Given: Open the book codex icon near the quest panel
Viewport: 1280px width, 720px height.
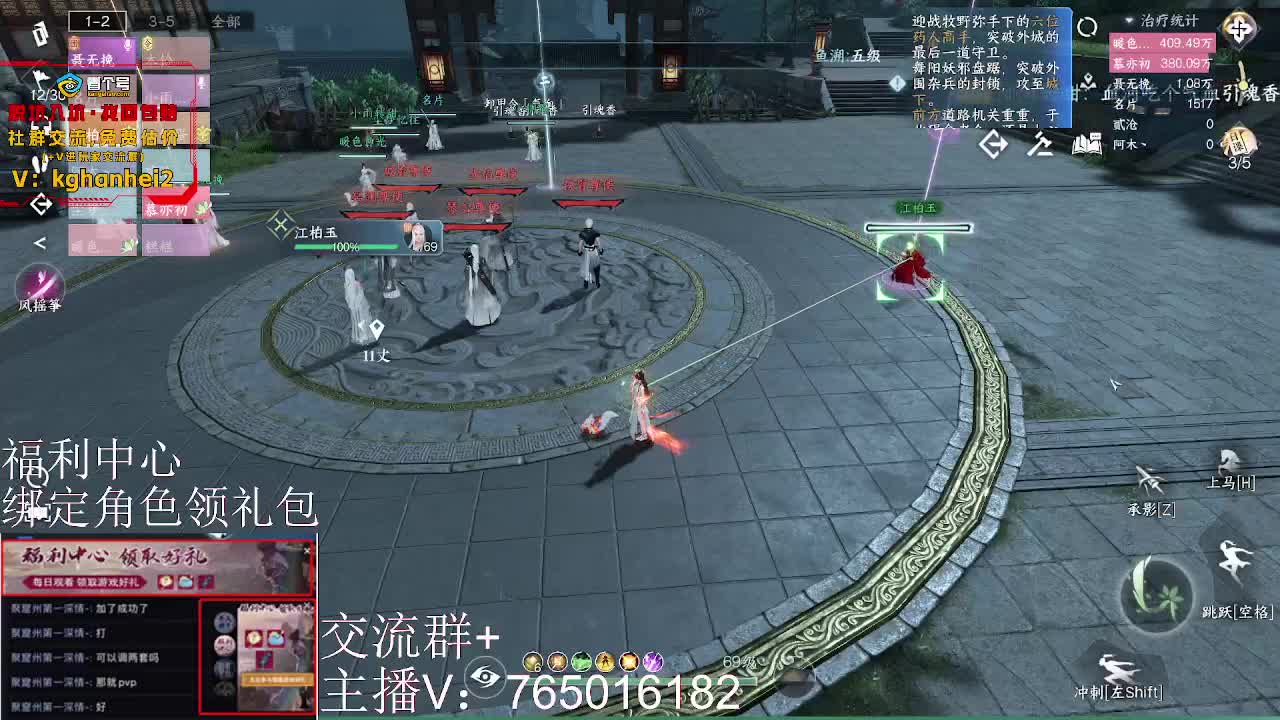Looking at the screenshot, I should pos(1088,144).
